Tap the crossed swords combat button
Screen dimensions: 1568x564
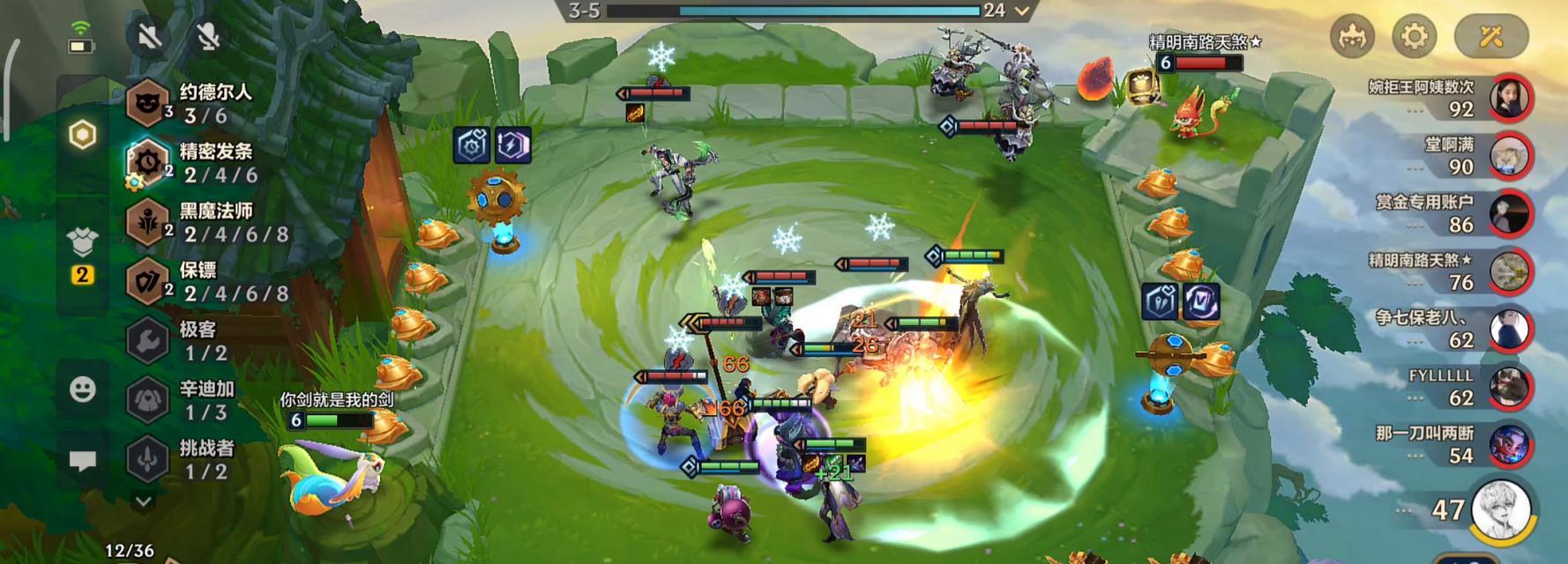point(1490,36)
